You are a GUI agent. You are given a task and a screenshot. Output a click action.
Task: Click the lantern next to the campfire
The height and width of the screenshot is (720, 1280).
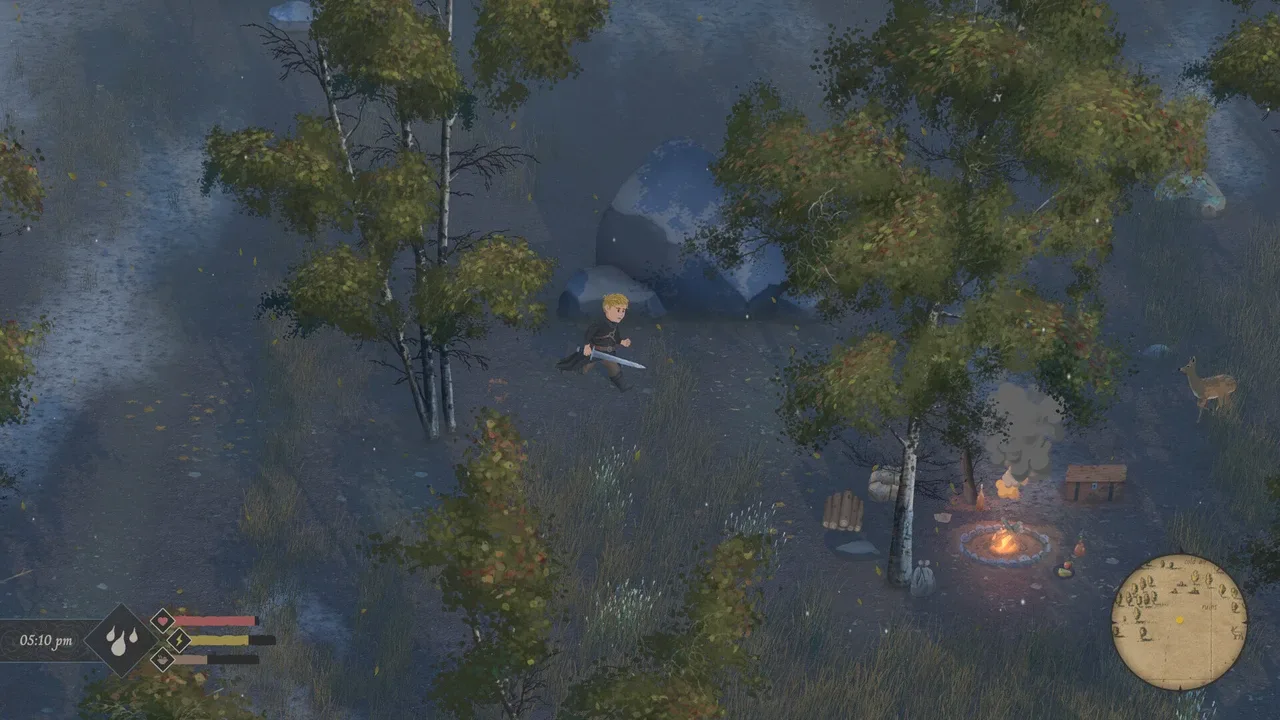coord(980,497)
